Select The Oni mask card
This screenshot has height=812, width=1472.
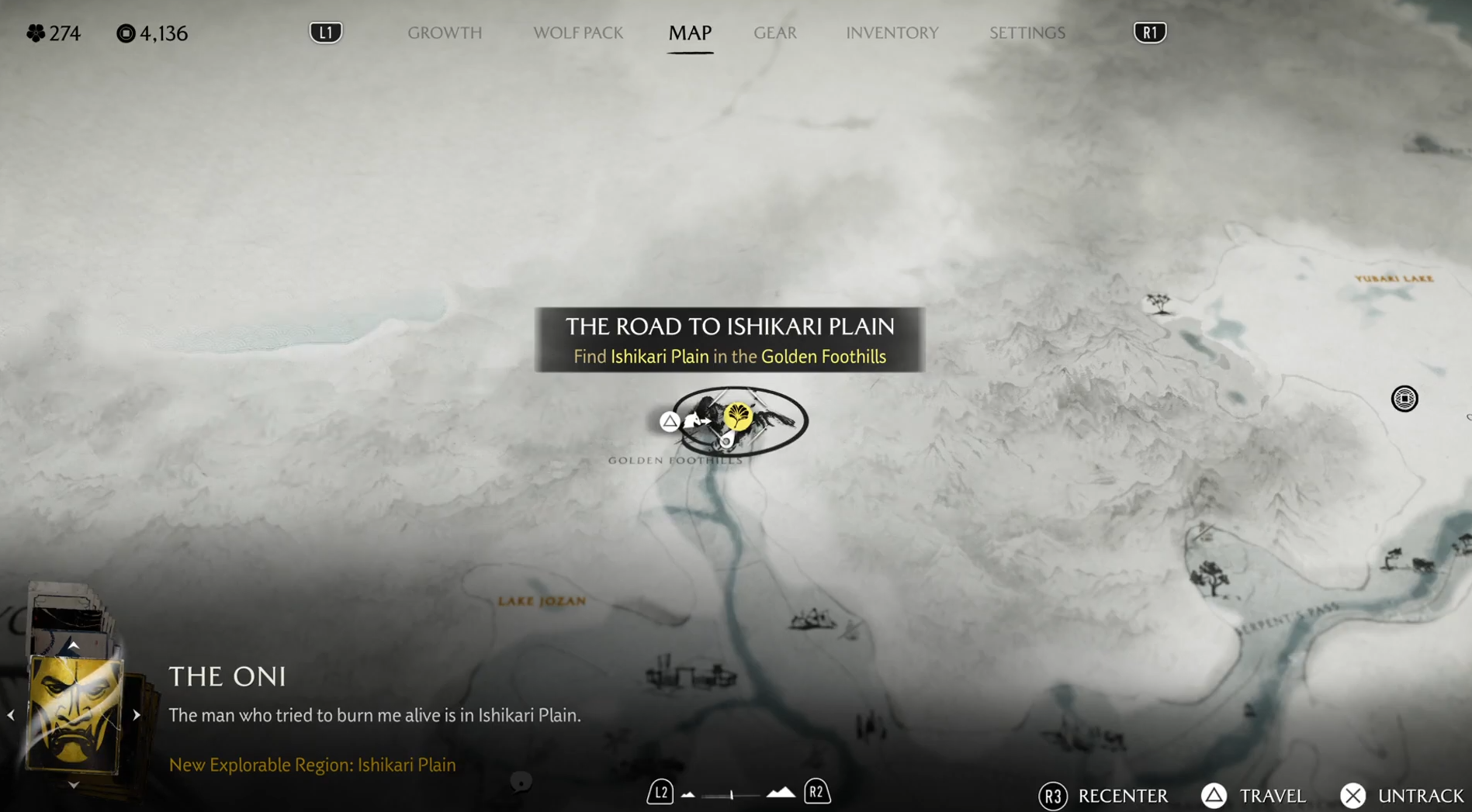(74, 714)
